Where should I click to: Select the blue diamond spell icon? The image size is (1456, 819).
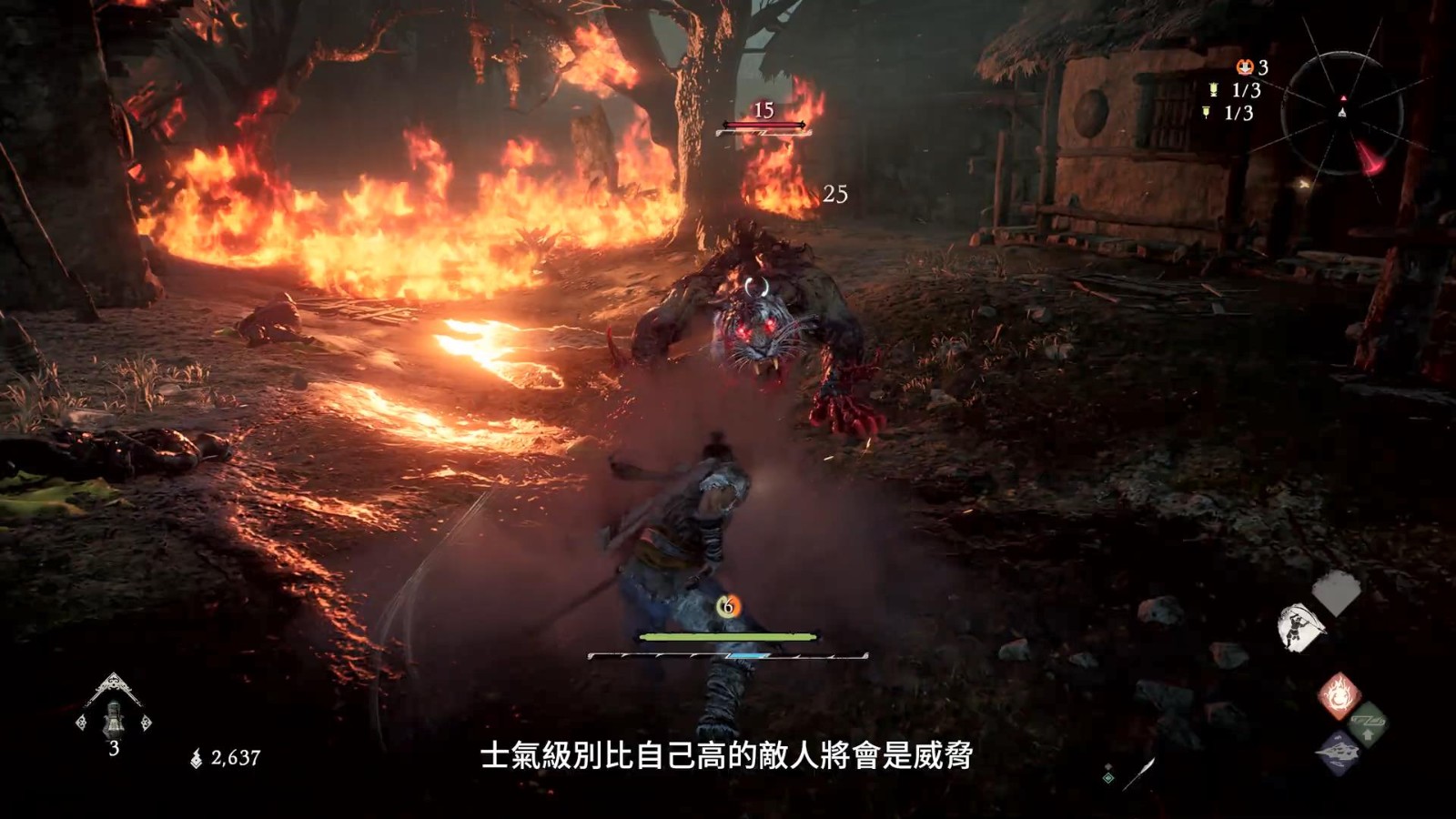pyautogui.click(x=1339, y=754)
